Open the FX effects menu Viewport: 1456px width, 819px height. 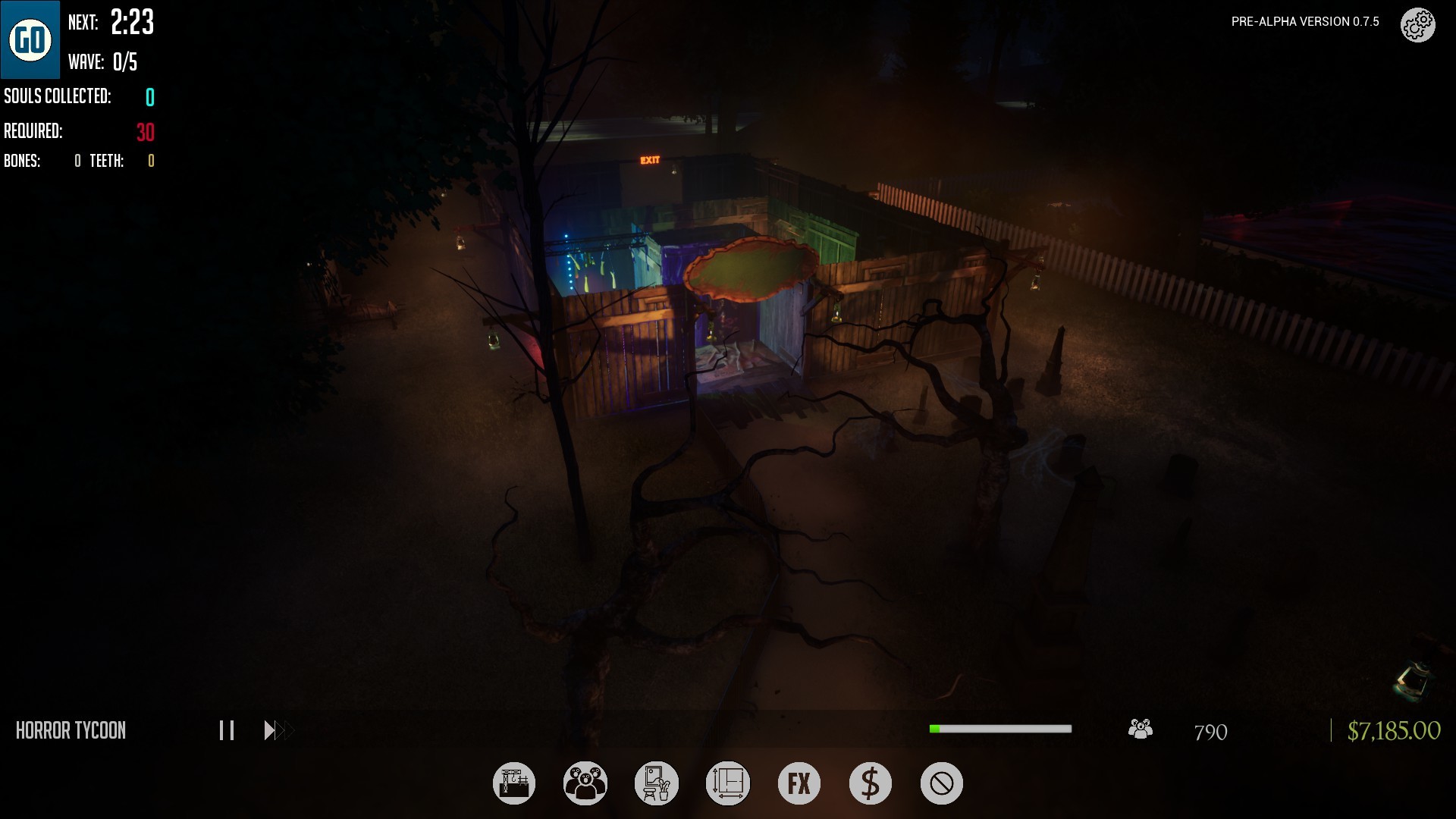coord(799,783)
